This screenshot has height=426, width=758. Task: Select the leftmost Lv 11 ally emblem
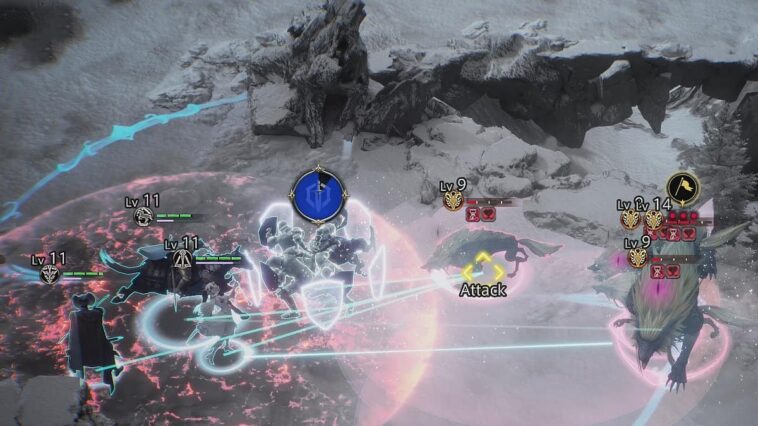click(50, 273)
